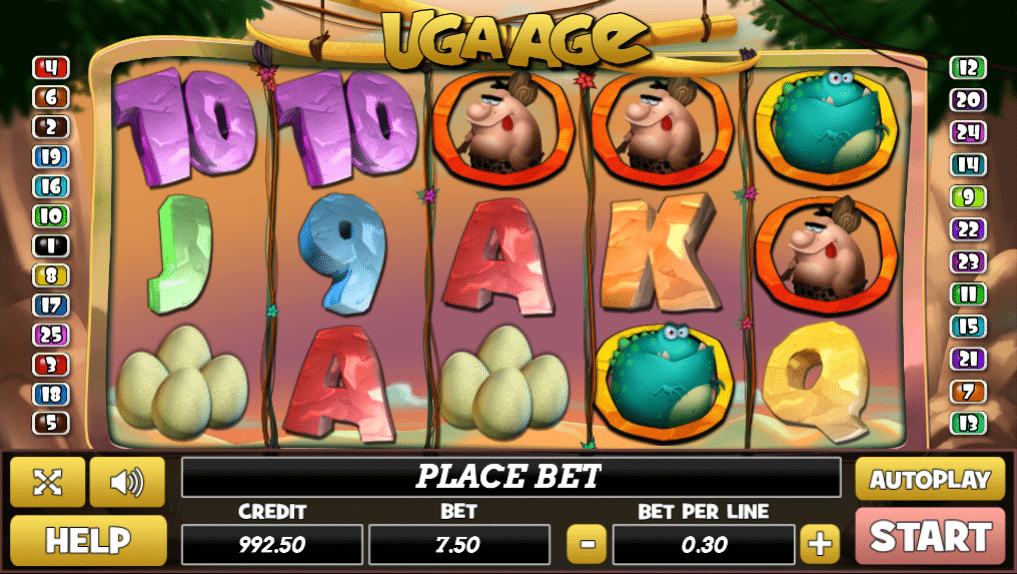The height and width of the screenshot is (574, 1017).
Task: Decrease bet per line with minus button
Action: click(587, 544)
